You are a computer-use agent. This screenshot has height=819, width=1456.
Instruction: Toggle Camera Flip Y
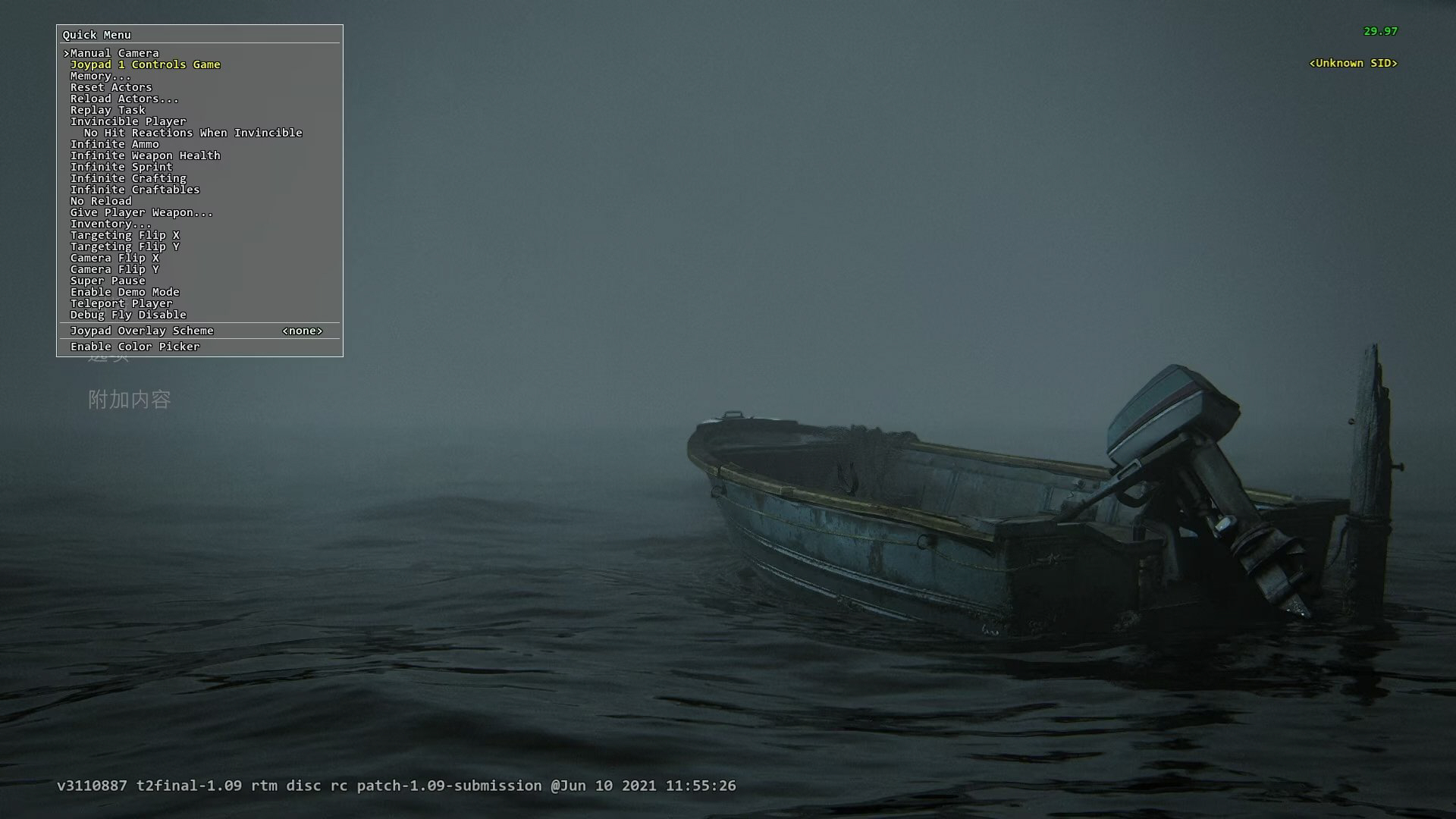click(115, 269)
